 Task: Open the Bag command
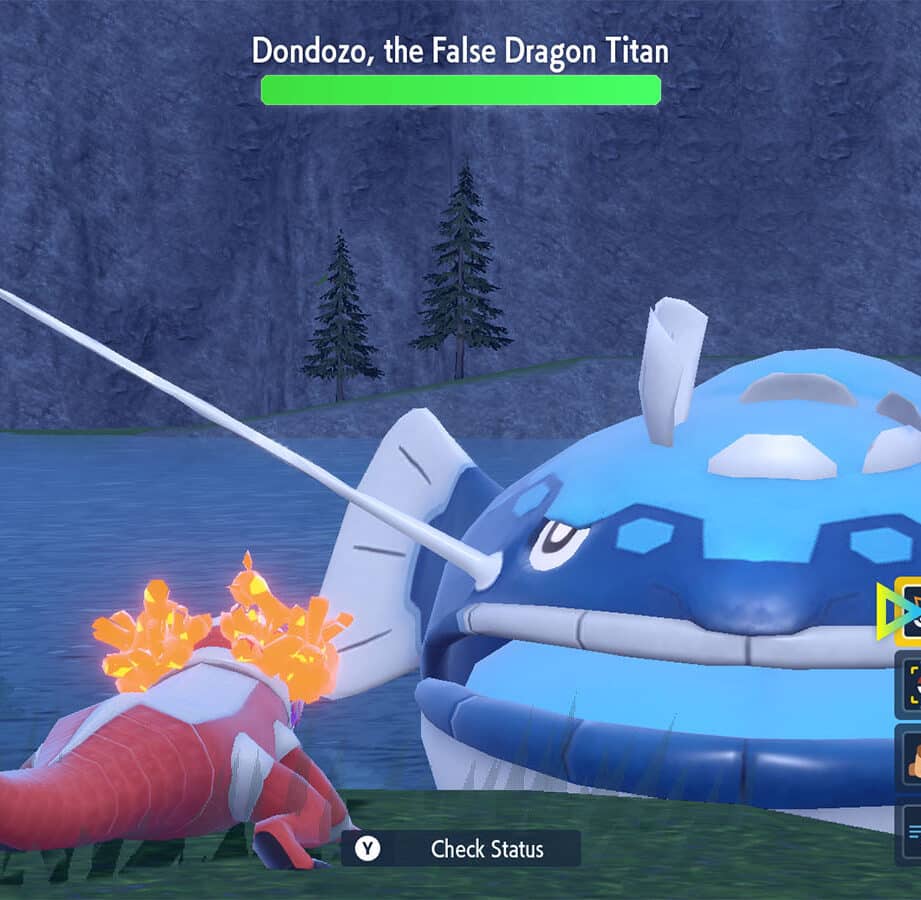pyautogui.click(x=910, y=761)
